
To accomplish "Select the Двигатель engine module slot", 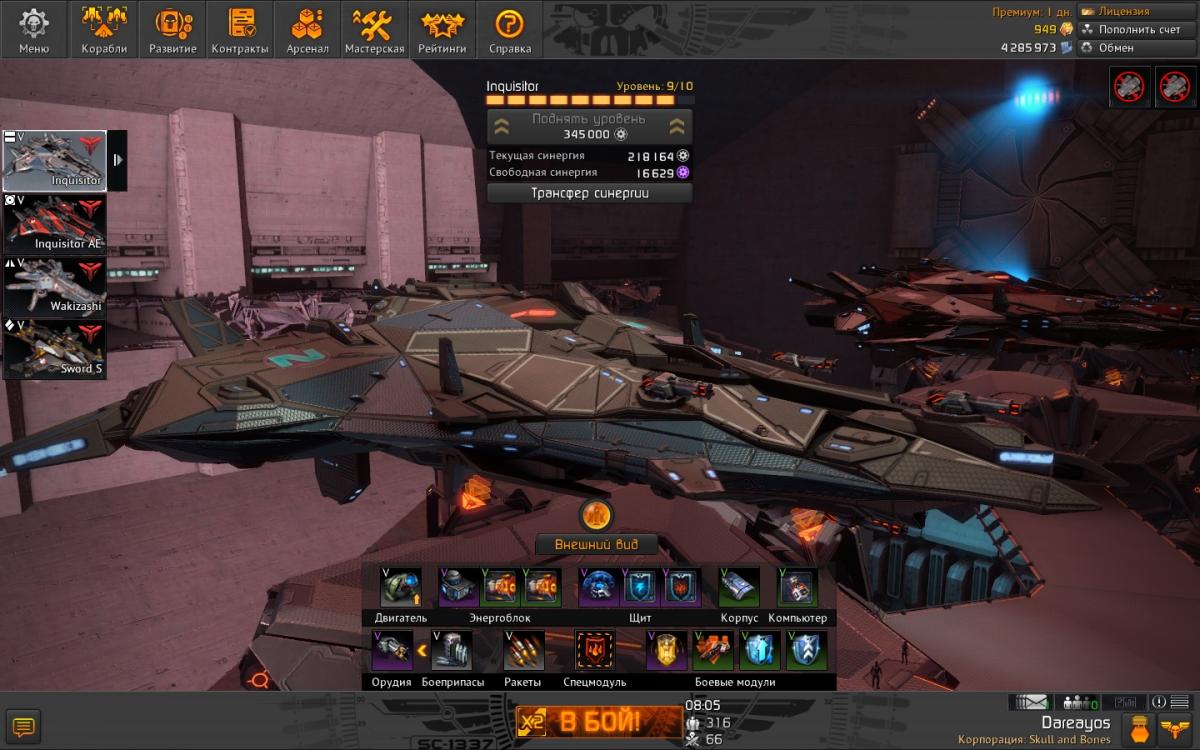I will point(401,588).
